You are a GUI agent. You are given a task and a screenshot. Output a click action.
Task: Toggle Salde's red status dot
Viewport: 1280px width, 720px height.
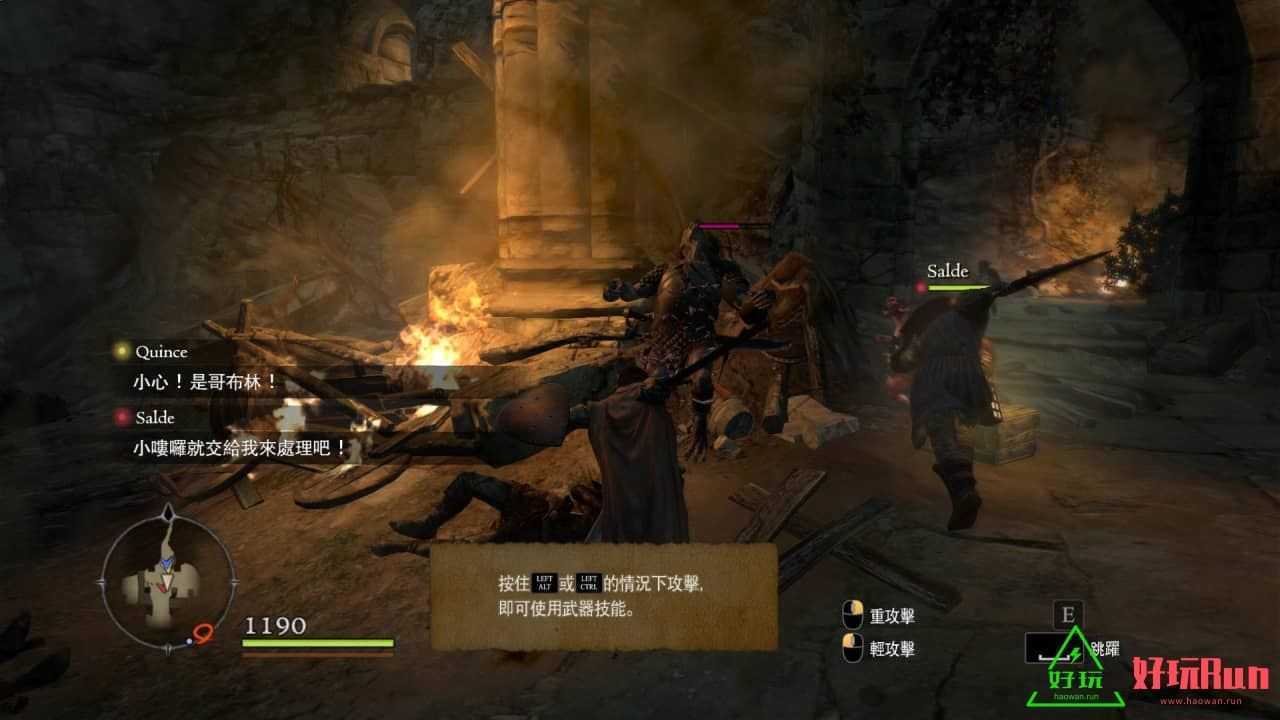[119, 418]
